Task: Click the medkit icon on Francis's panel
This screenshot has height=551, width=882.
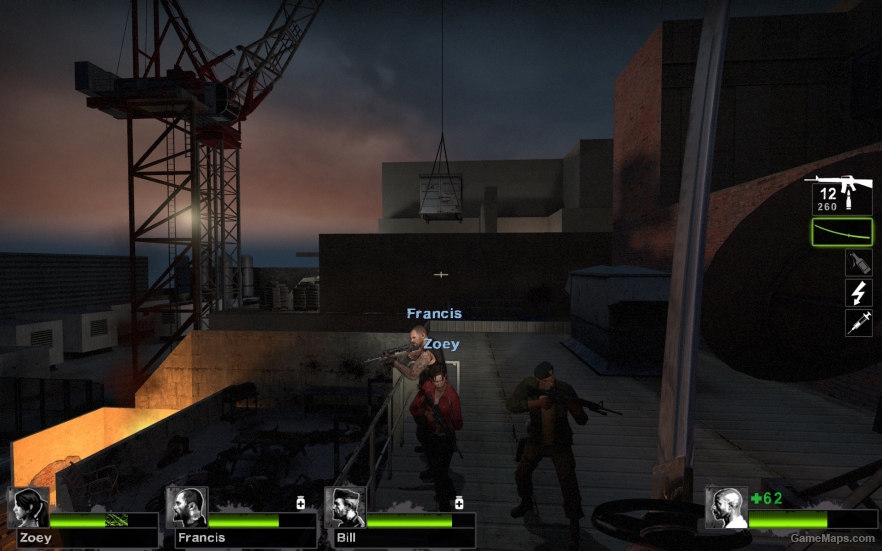Action: (300, 502)
